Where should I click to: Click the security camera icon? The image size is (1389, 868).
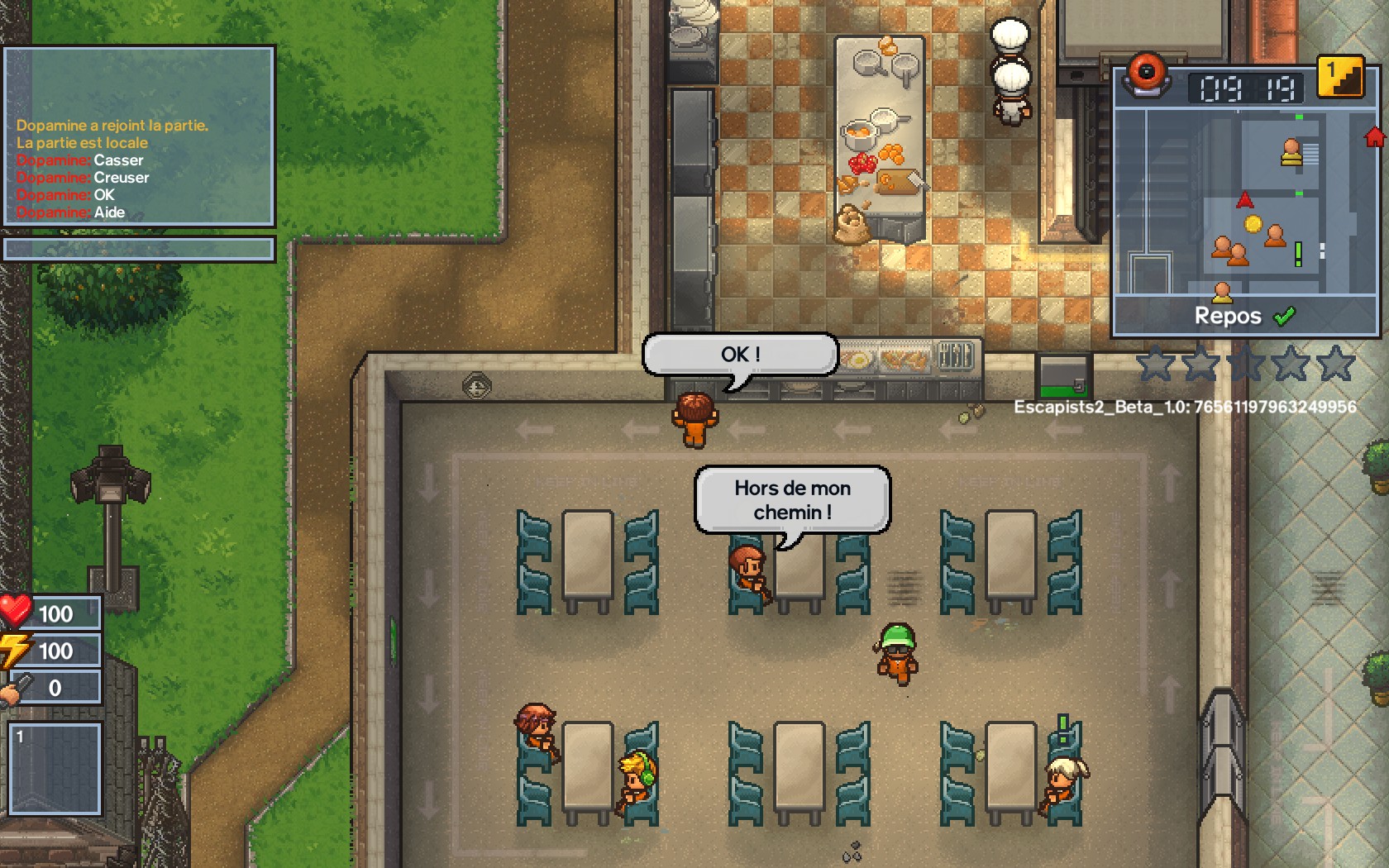point(1146,74)
